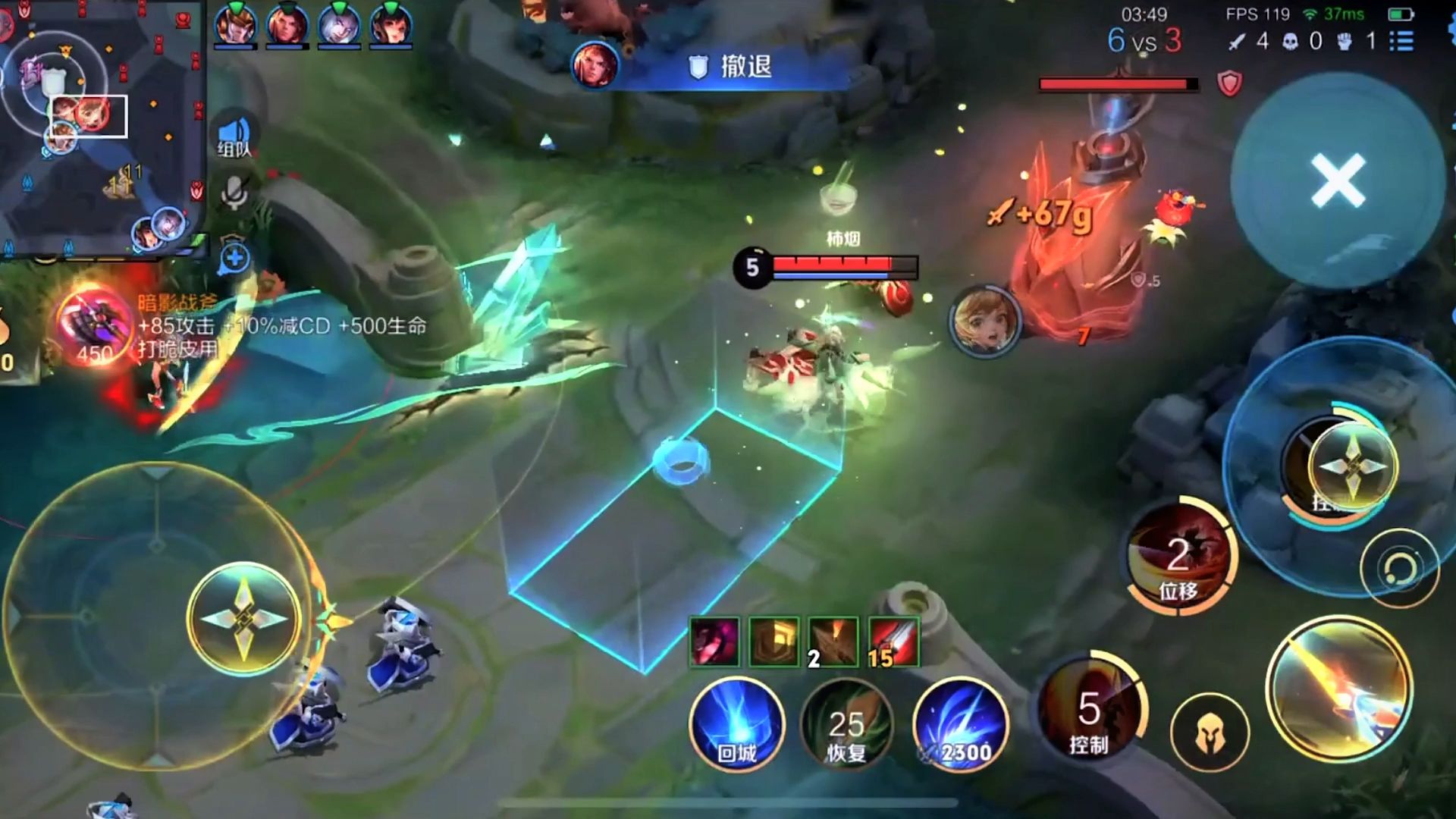1456x819 pixels.
Task: Toggle the microphone button
Action: click(234, 193)
